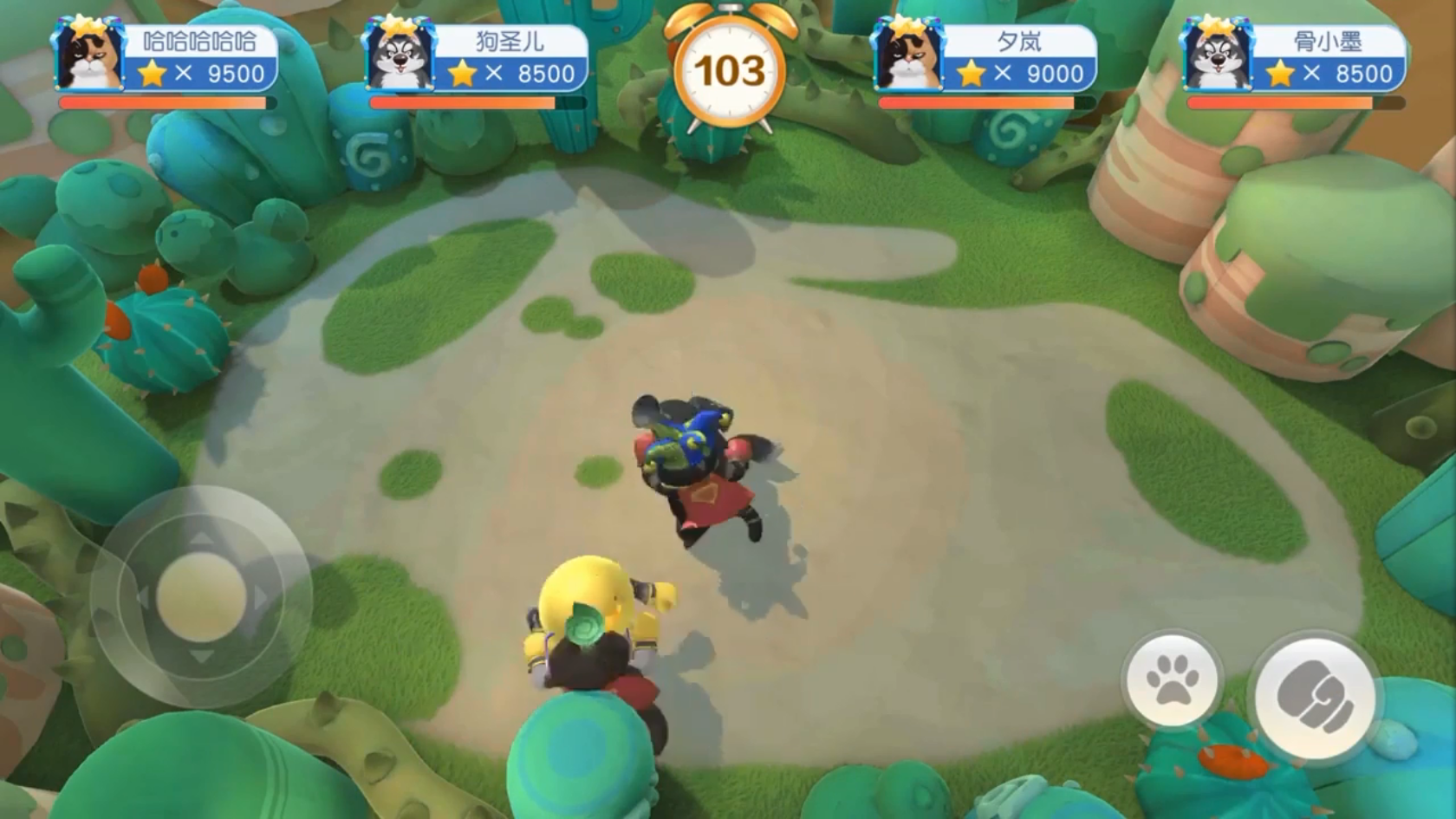Select player 狗圣儿 score card

pyautogui.click(x=476, y=59)
